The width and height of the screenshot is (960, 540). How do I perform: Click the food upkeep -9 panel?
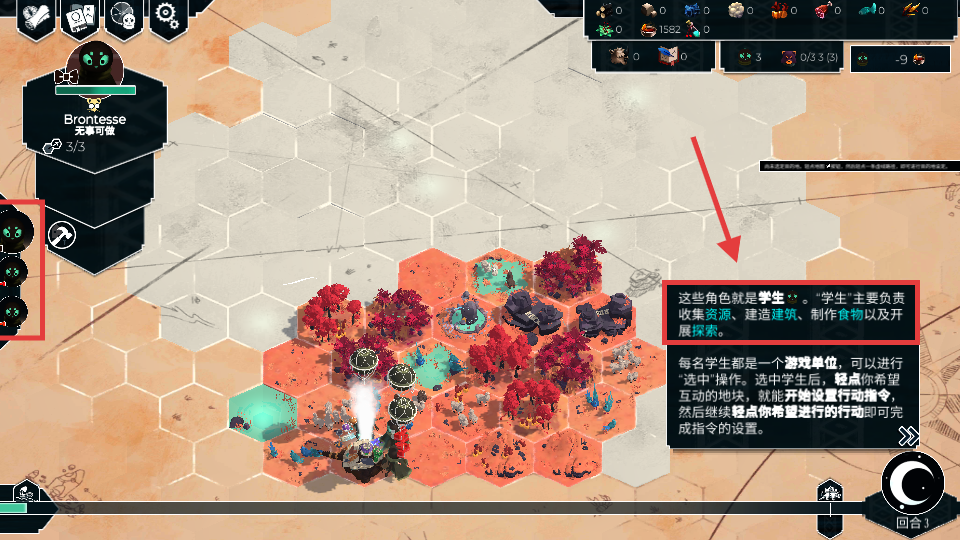pos(900,60)
